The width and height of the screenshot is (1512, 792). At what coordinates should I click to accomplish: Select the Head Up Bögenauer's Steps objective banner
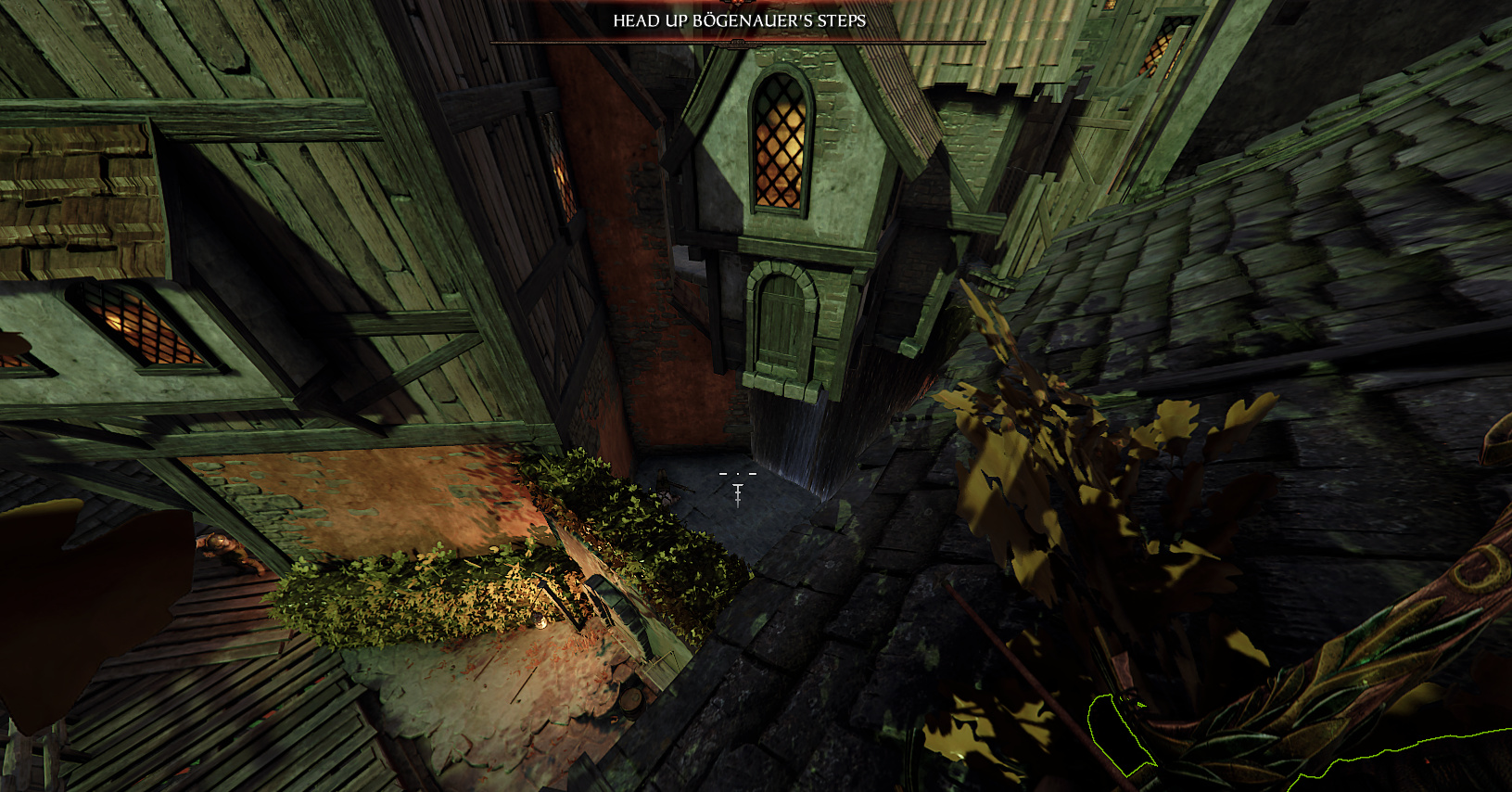[x=739, y=20]
